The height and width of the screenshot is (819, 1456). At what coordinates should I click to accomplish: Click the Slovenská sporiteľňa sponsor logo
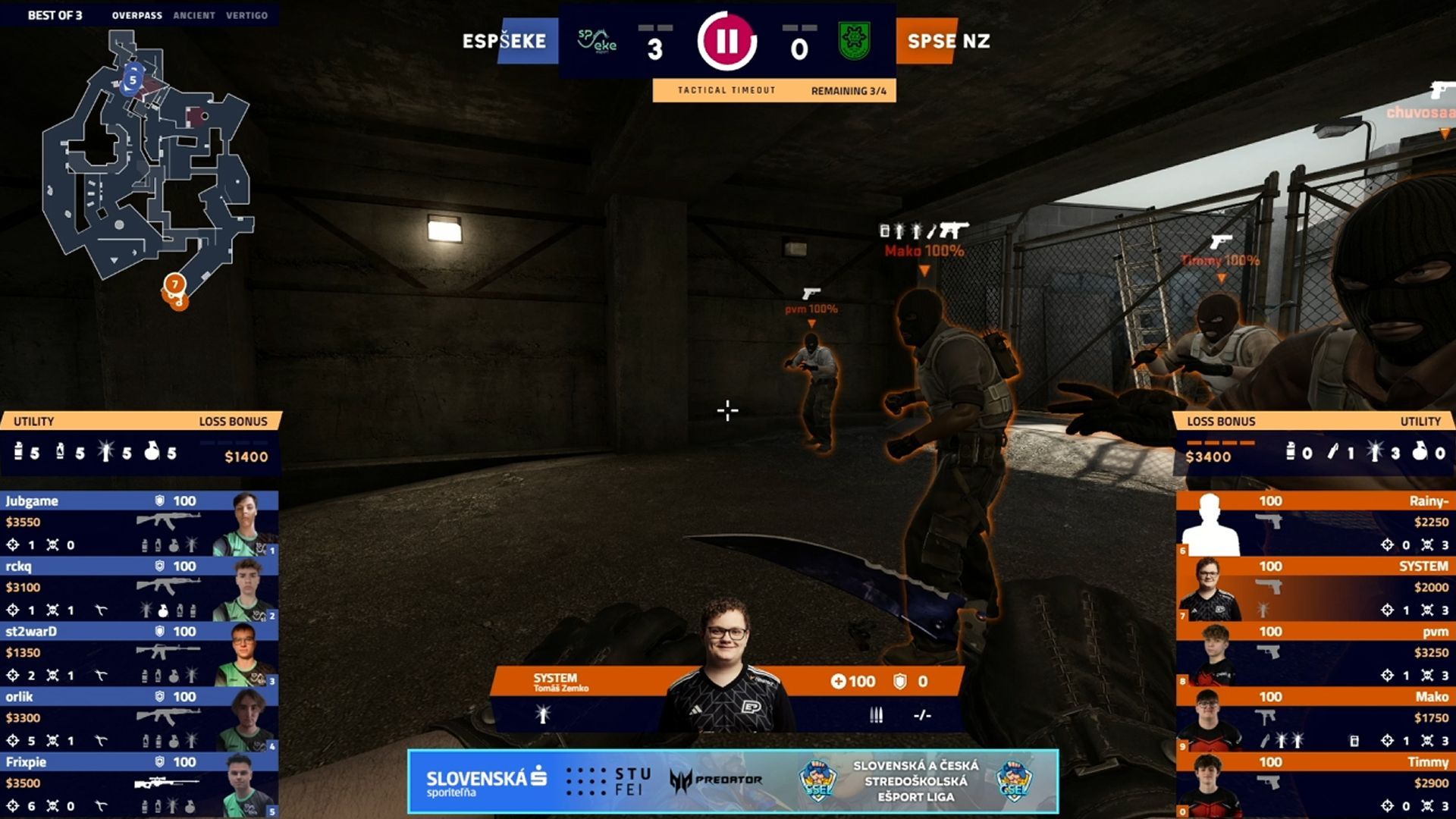click(x=486, y=782)
